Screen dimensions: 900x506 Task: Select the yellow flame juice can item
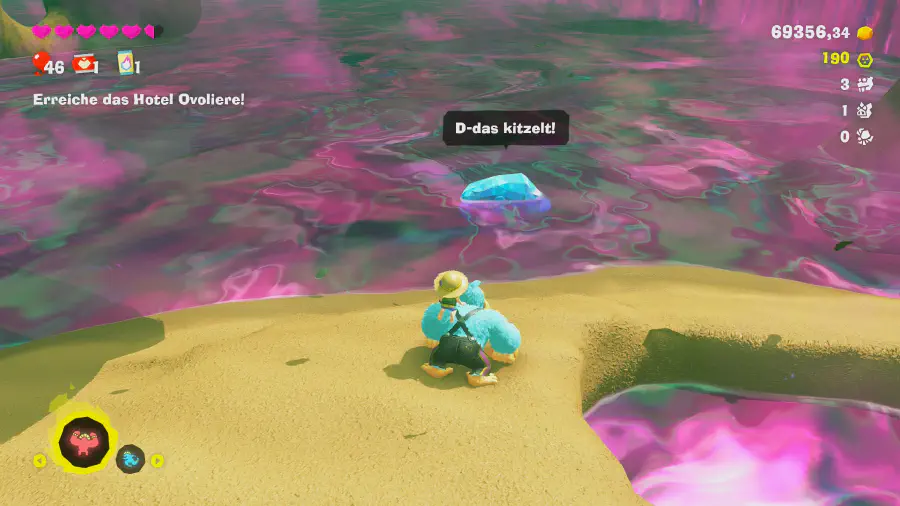(126, 64)
